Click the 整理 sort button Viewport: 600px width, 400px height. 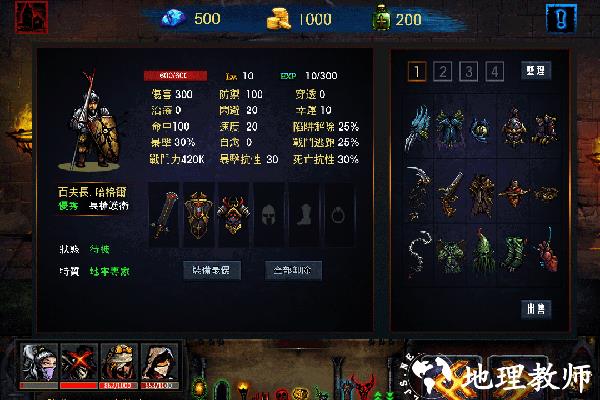pos(536,71)
